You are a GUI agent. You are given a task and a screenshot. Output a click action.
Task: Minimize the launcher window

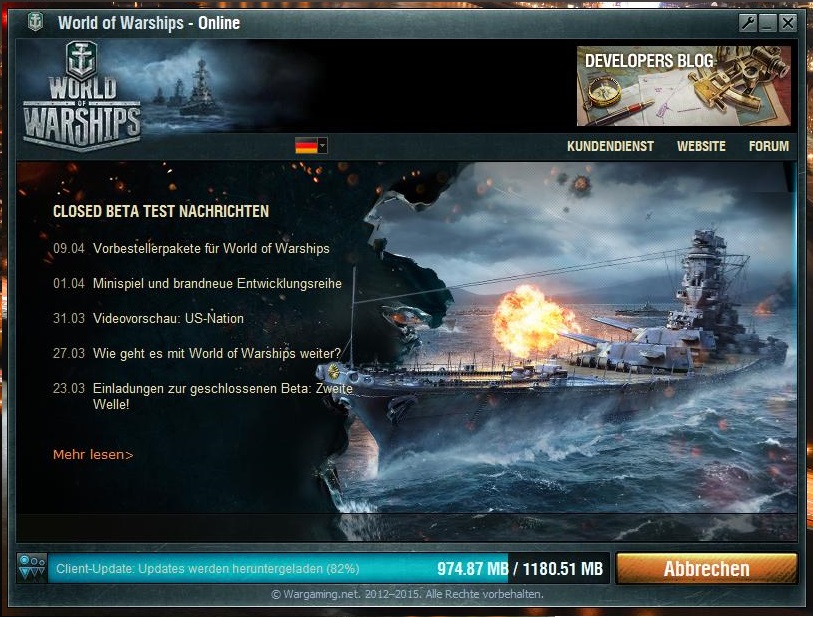[767, 24]
